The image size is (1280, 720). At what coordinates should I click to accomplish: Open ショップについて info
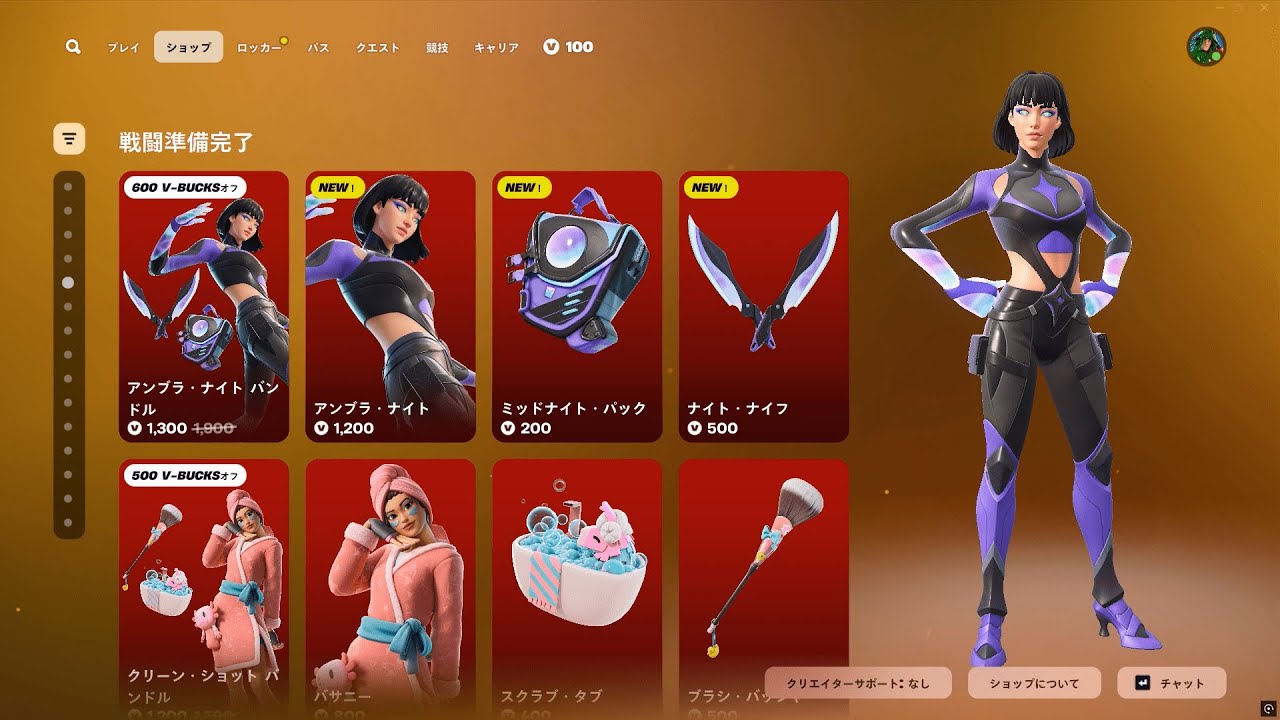tap(1034, 683)
